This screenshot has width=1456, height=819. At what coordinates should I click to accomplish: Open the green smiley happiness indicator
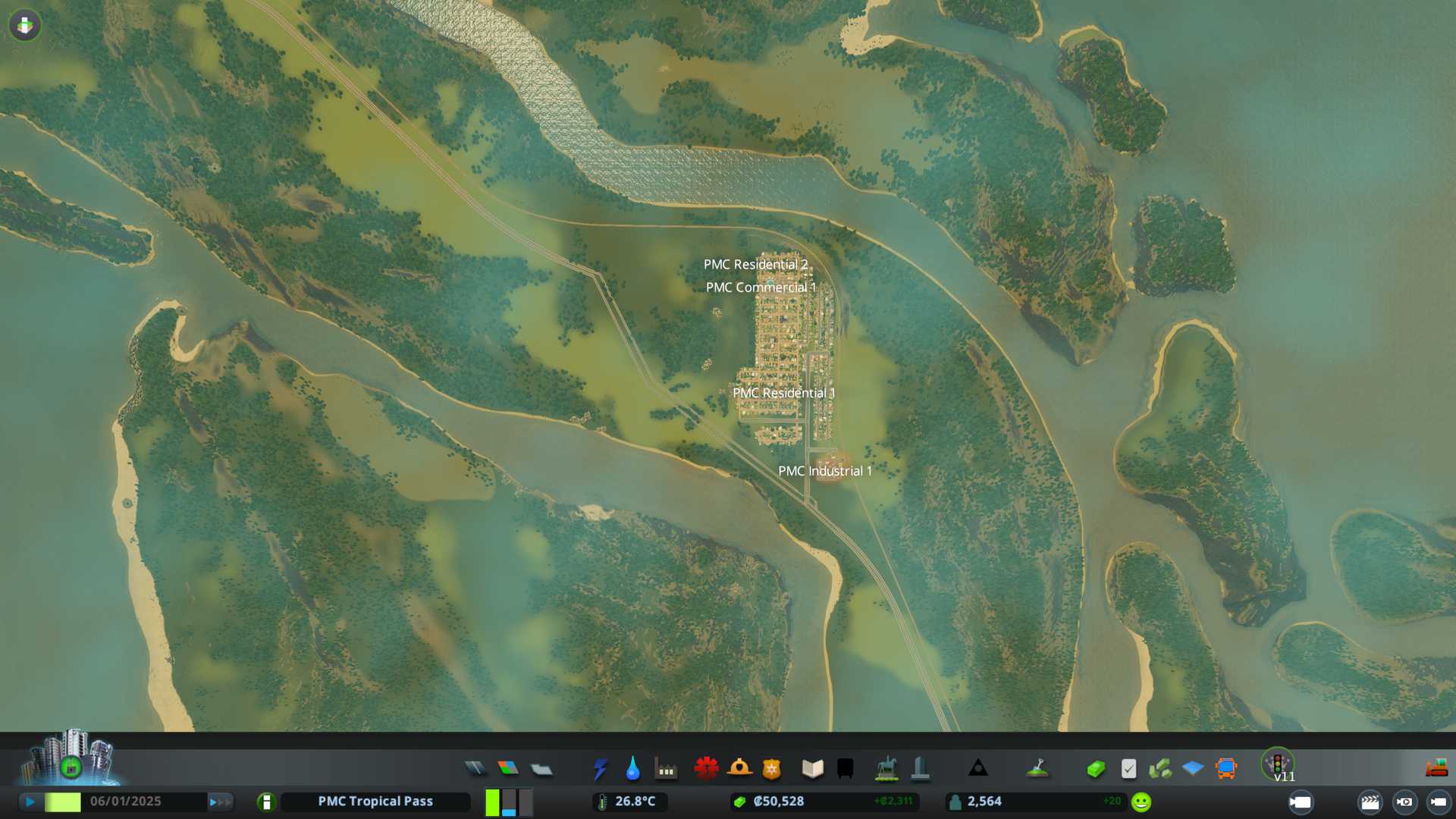[x=1141, y=802]
